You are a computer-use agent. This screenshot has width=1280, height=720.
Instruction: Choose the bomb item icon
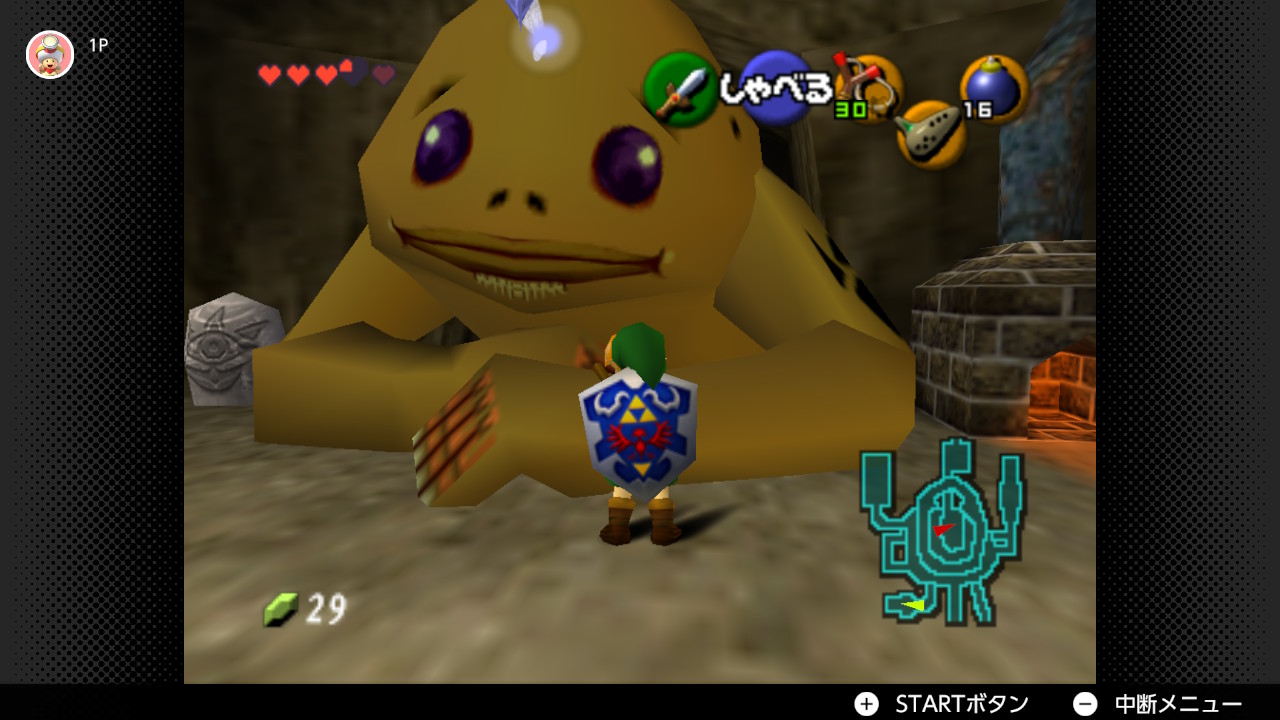[x=993, y=88]
